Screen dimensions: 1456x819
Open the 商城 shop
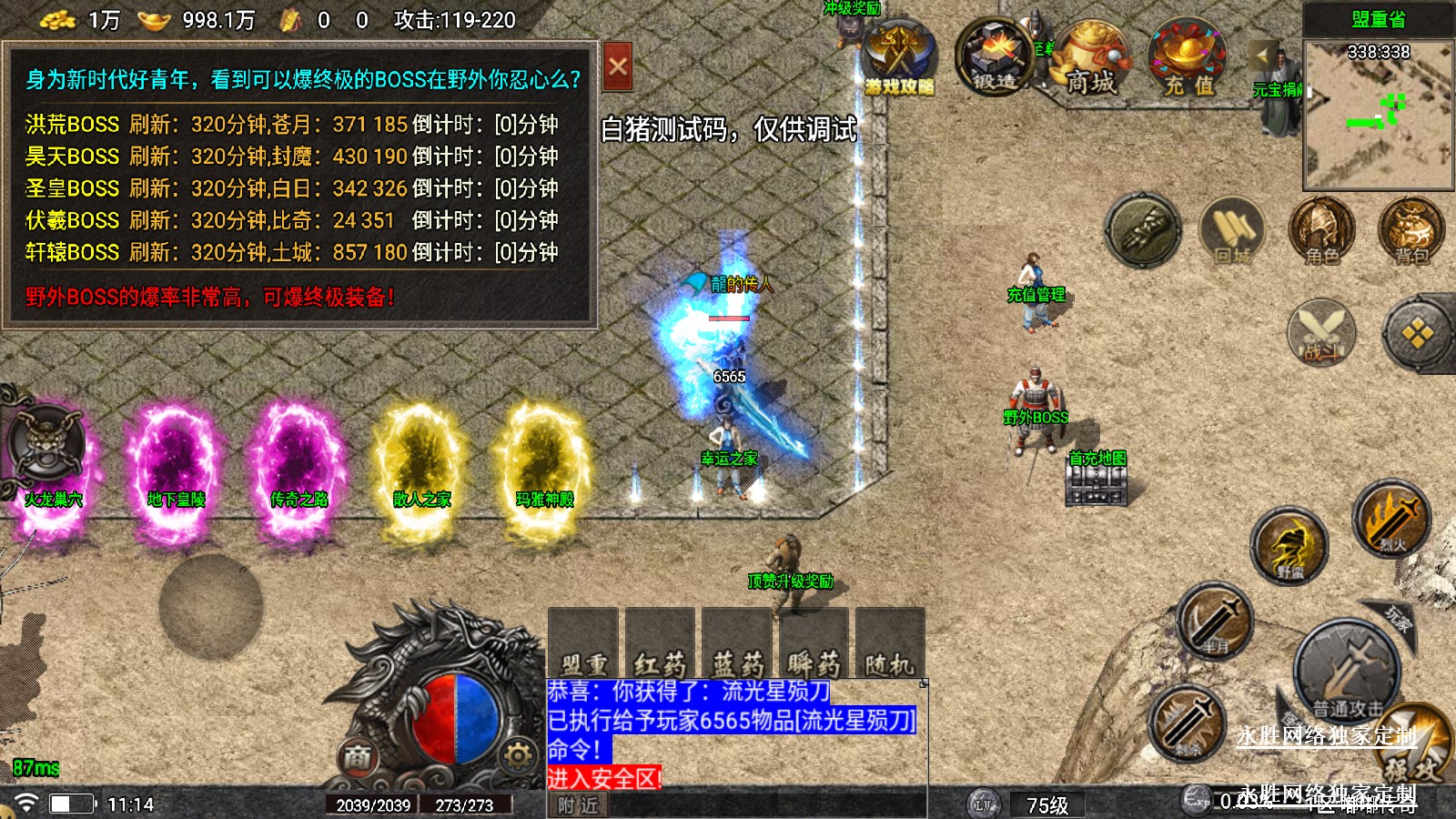click(1089, 60)
